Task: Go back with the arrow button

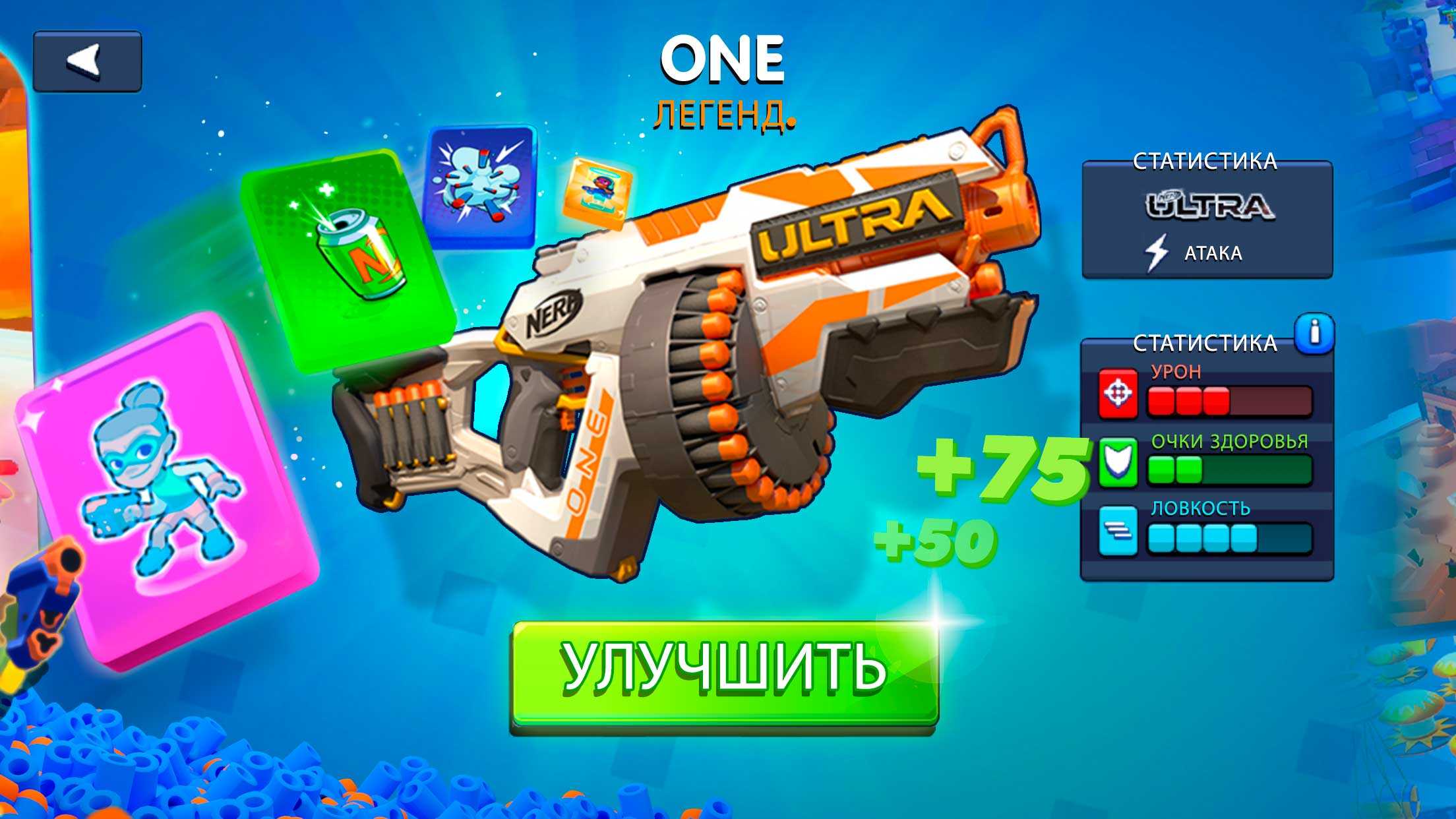Action: (87, 61)
